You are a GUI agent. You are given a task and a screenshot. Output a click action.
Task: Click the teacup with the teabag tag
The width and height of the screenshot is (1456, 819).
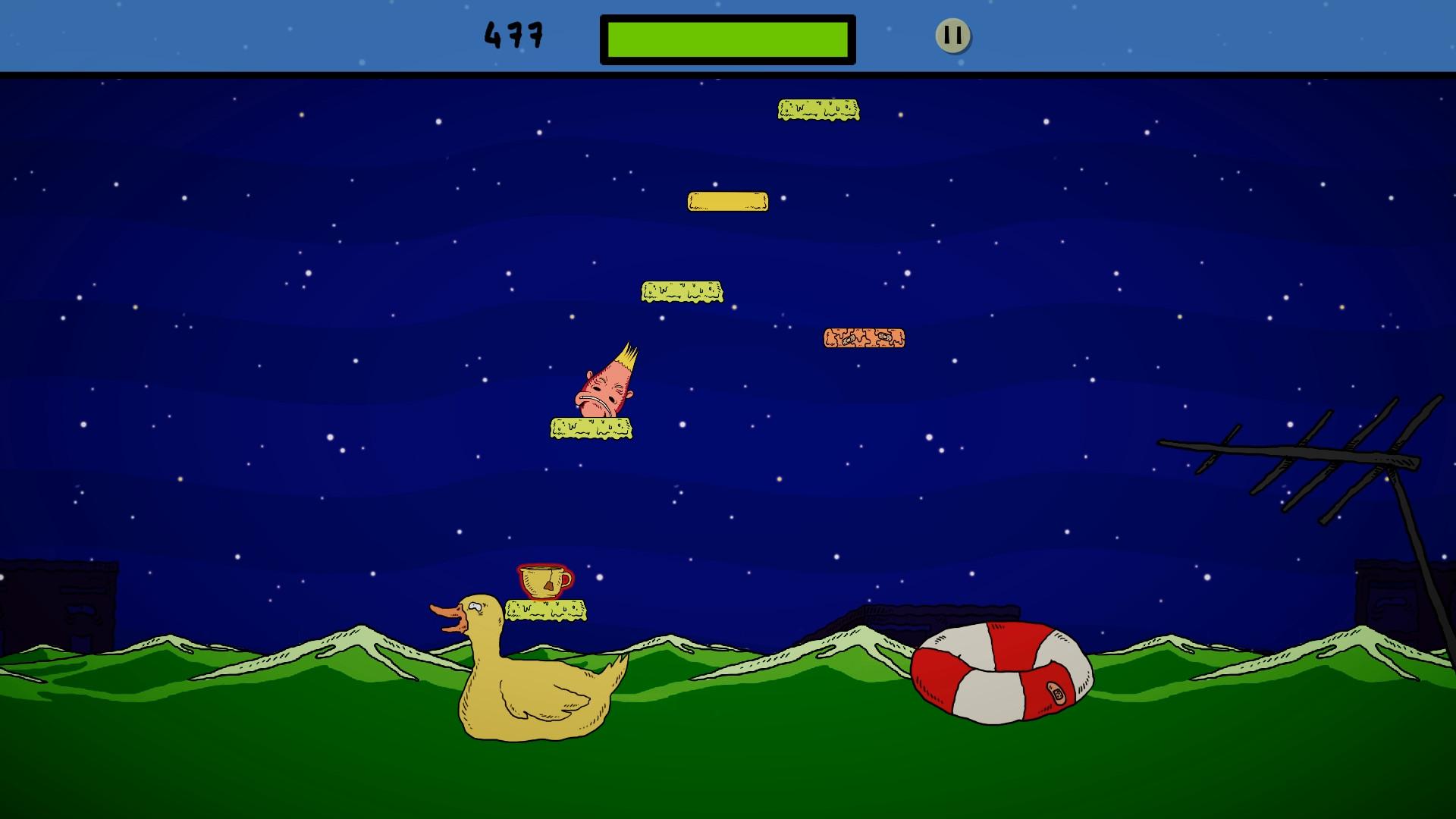(542, 580)
